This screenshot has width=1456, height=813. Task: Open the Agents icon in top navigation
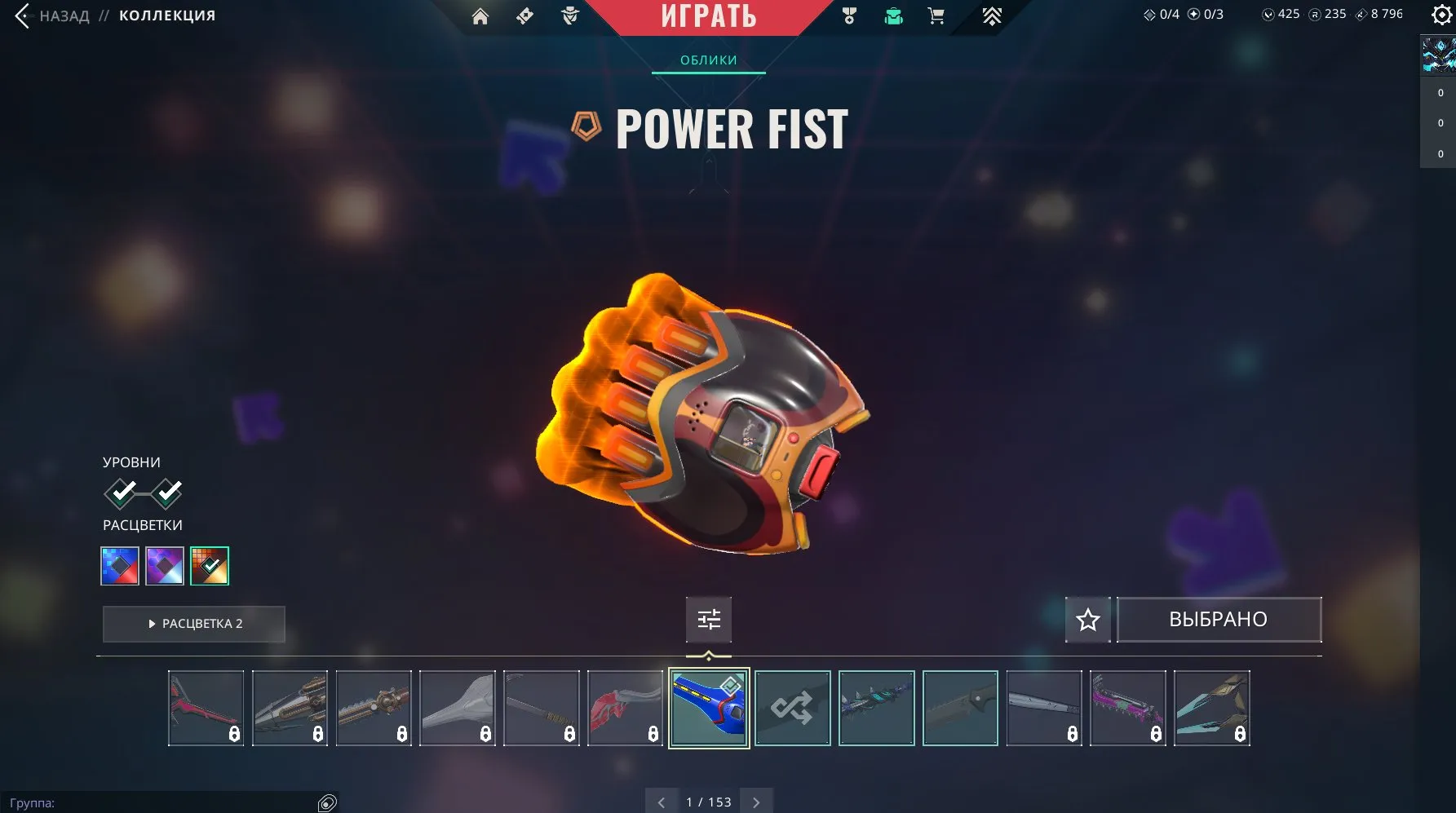(571, 15)
